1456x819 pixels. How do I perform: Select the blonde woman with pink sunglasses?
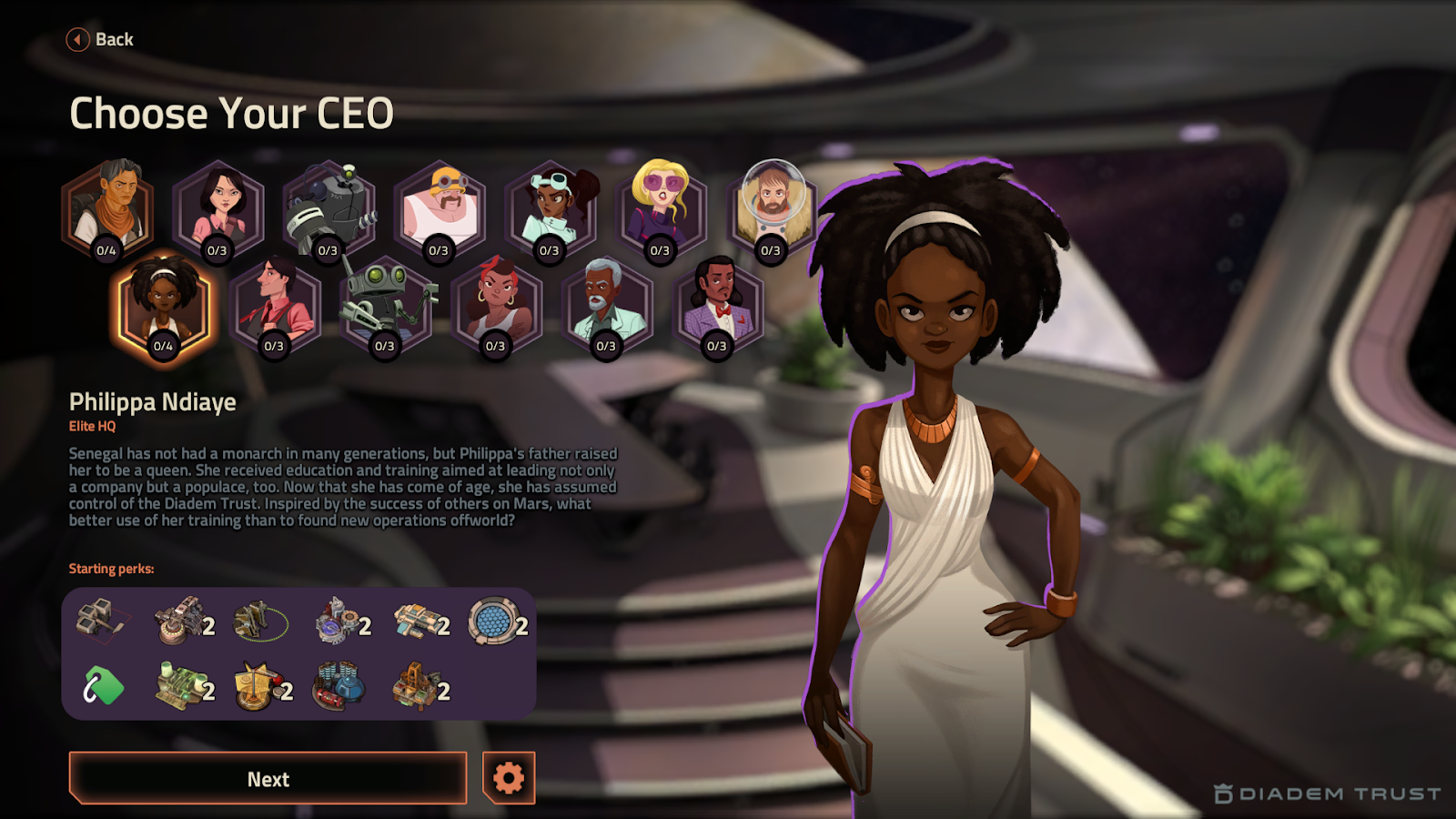click(662, 208)
